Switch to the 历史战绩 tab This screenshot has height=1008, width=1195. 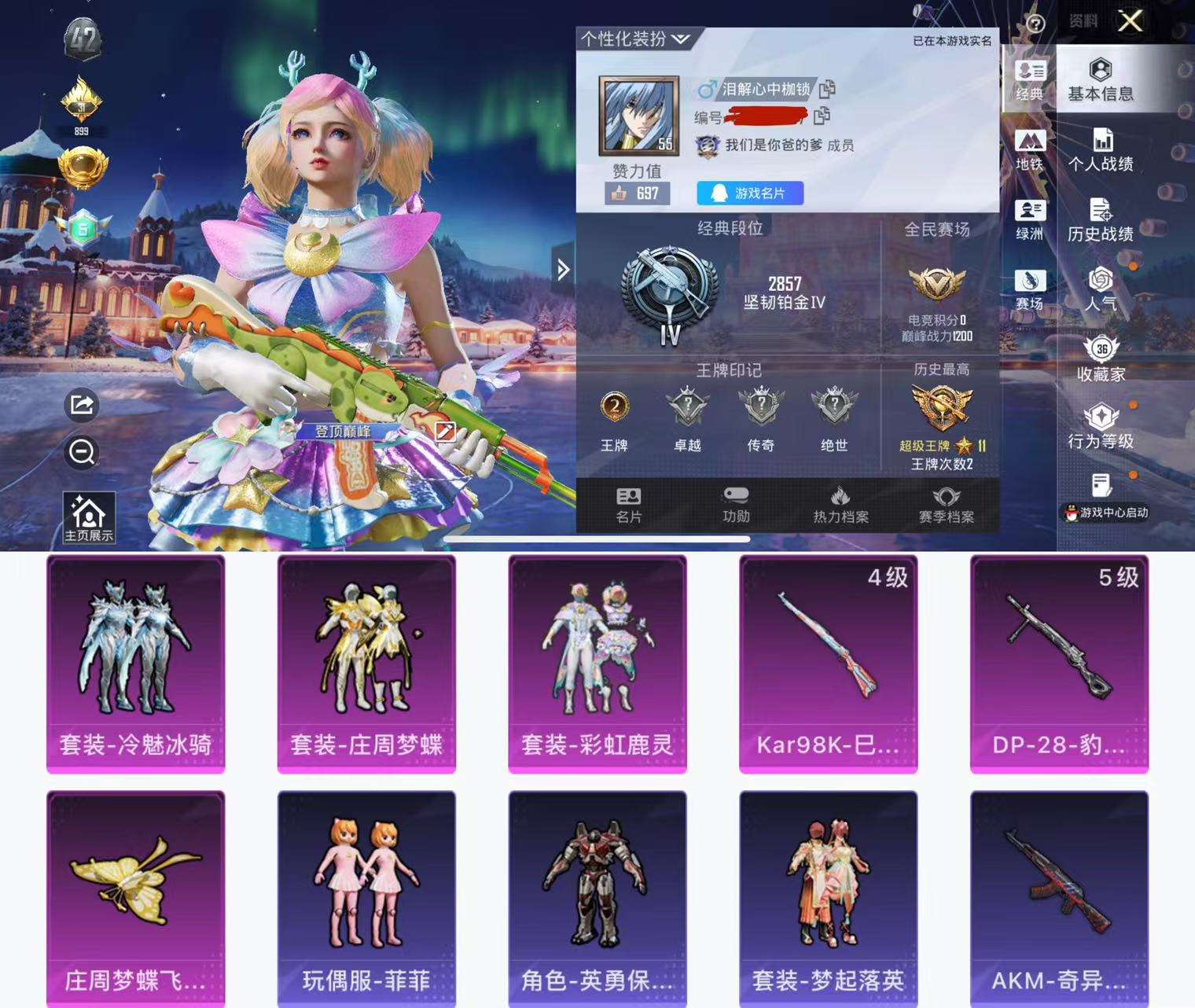pyautogui.click(x=1101, y=219)
